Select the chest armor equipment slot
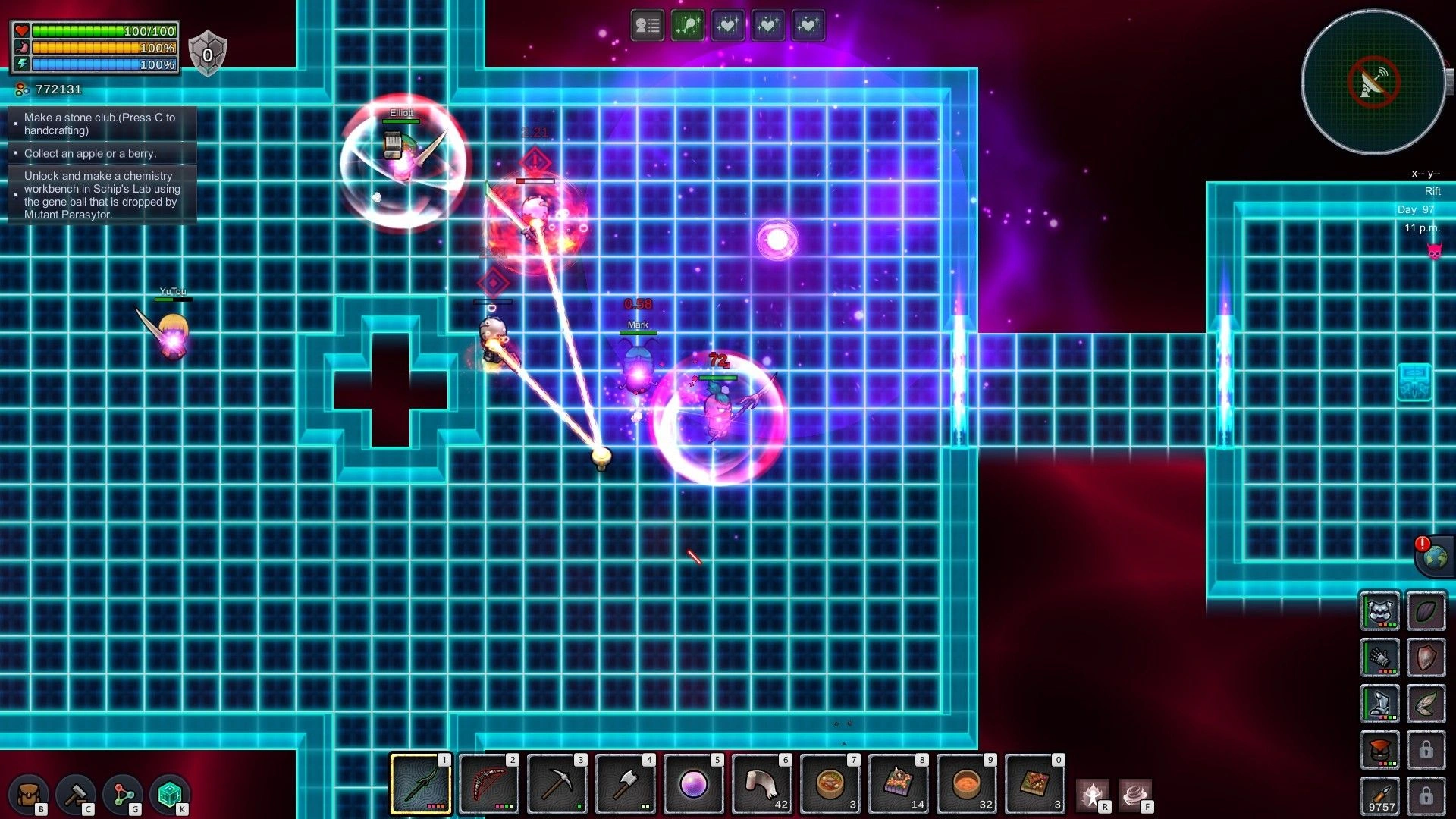 [1379, 610]
